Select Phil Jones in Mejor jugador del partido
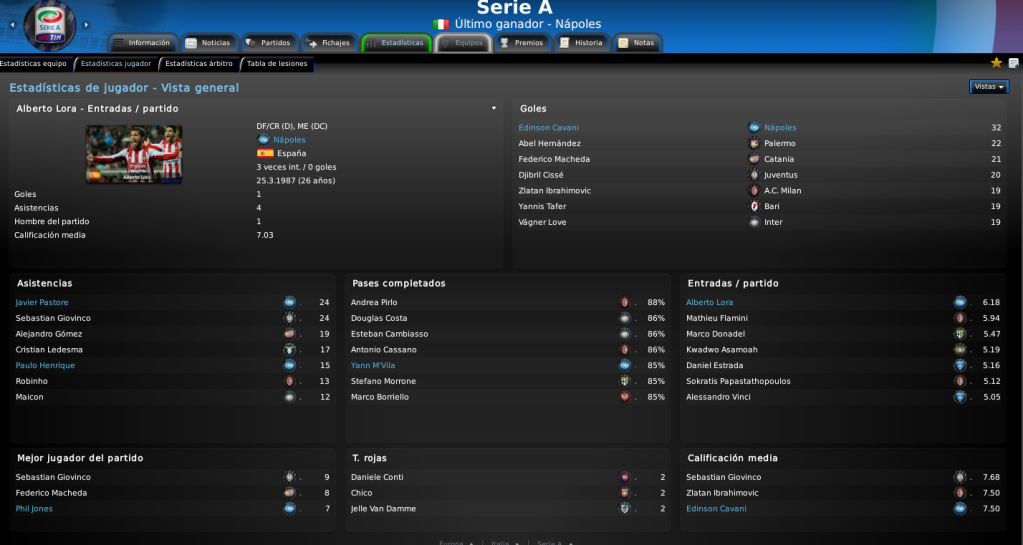 [34, 509]
